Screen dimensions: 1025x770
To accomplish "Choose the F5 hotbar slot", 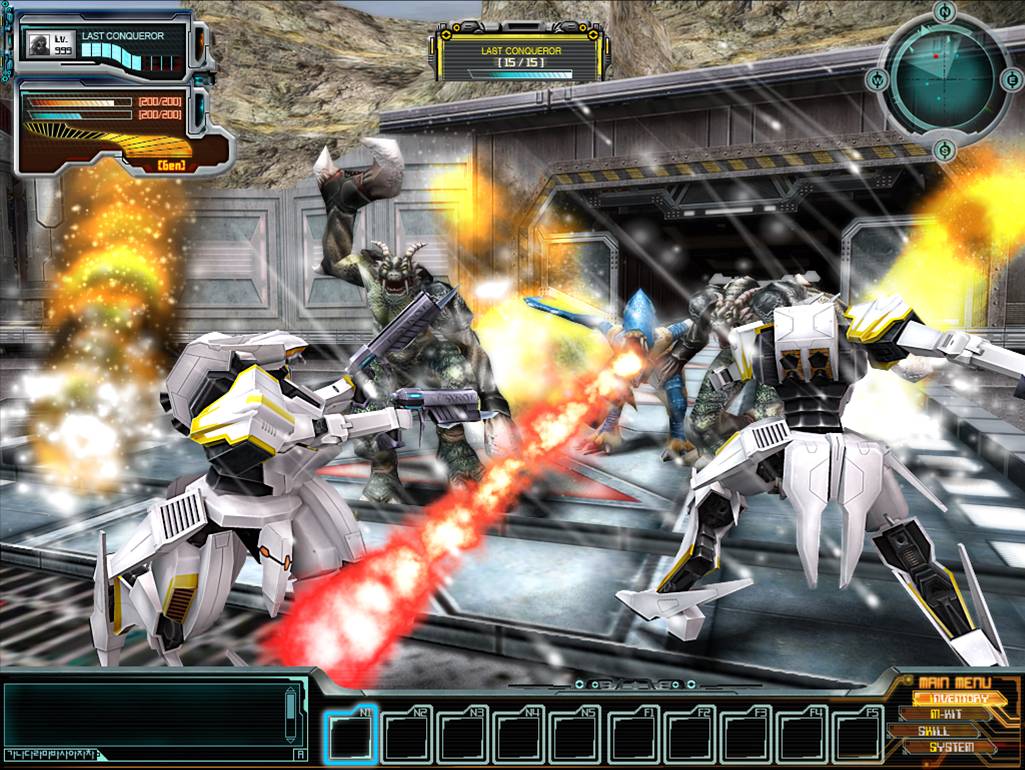I will click(x=856, y=738).
